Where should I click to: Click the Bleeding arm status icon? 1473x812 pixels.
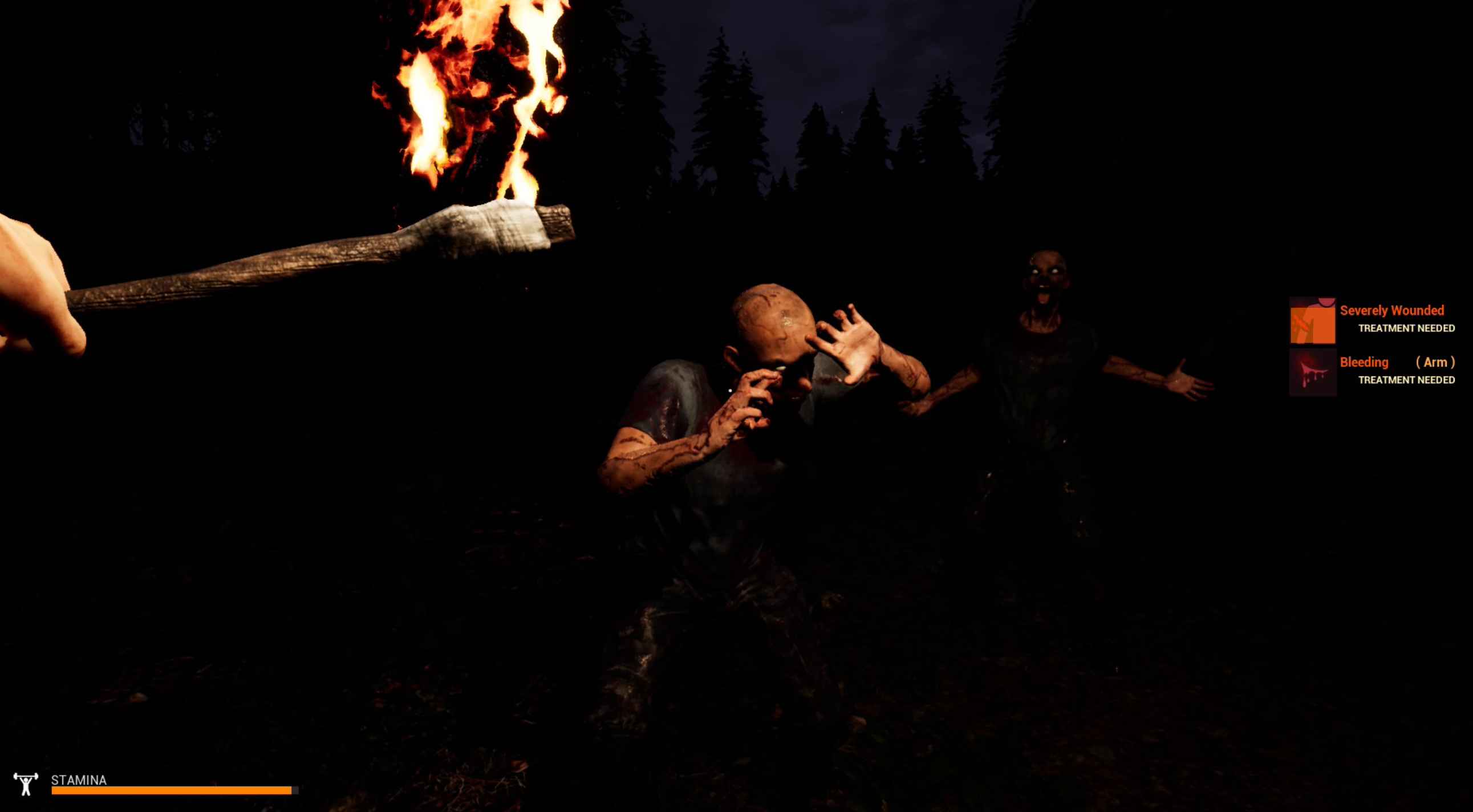tap(1312, 372)
